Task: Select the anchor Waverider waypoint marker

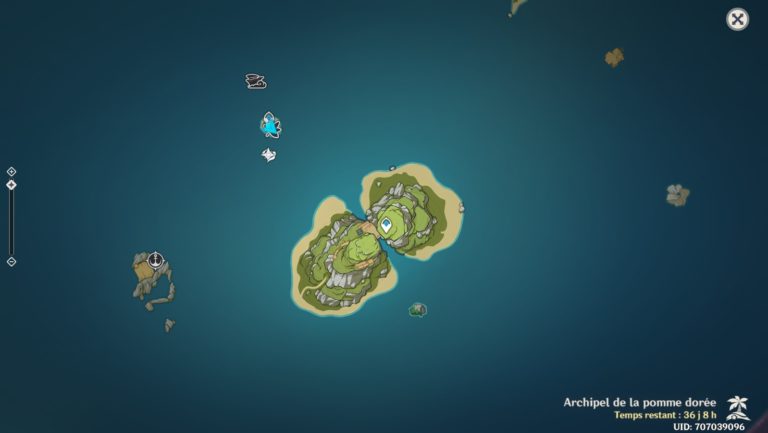Action: point(155,260)
